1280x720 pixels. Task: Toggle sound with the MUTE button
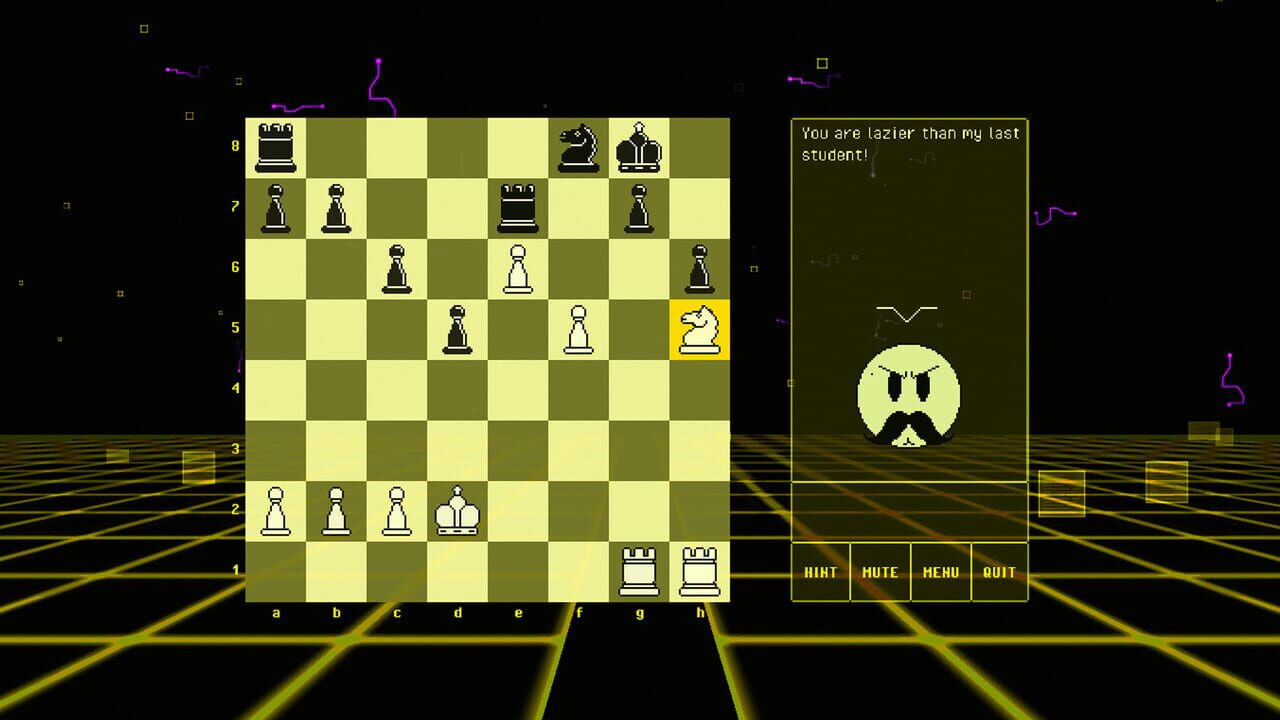point(881,572)
